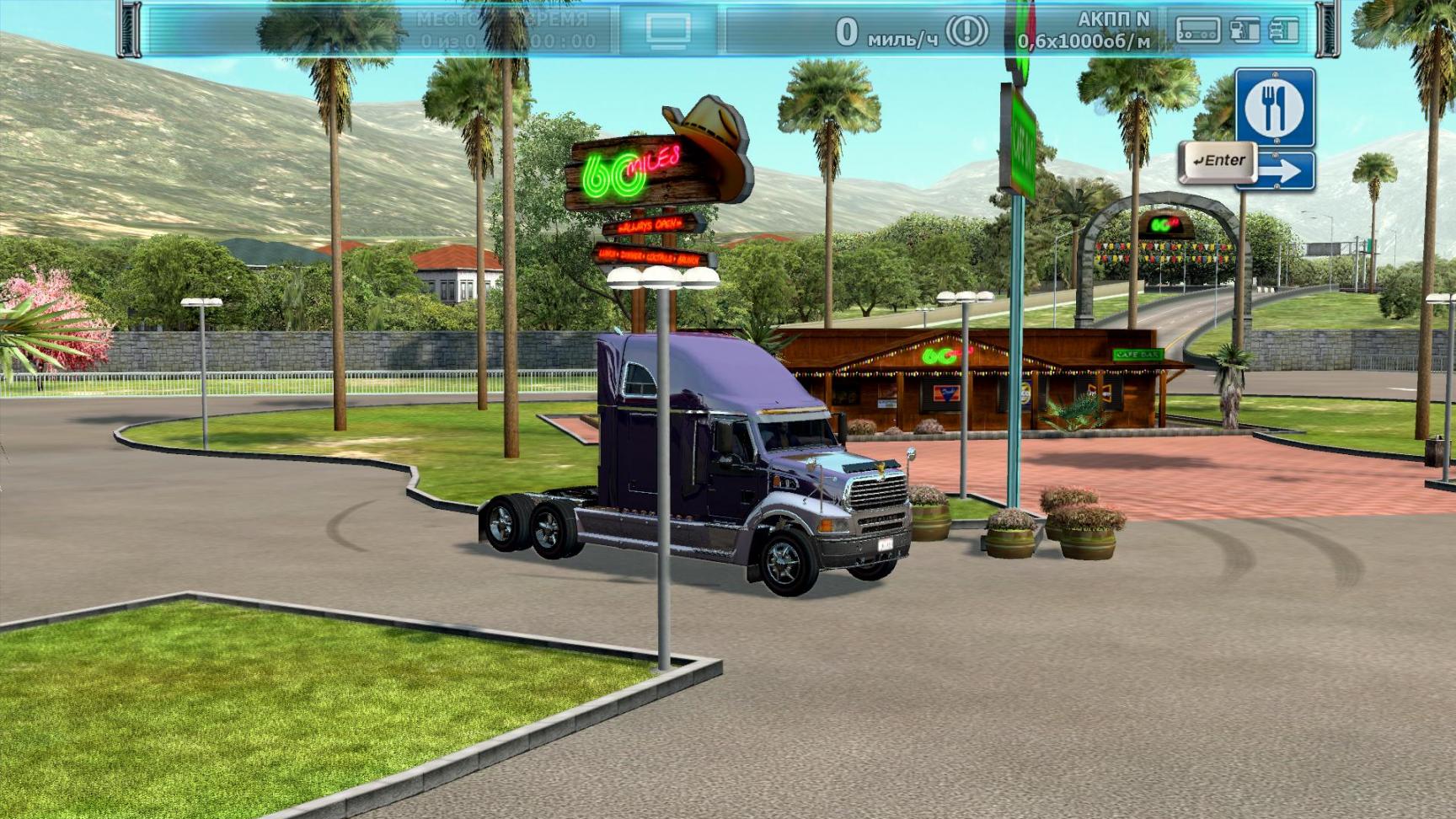Select the fuel pump status icon

pos(1244,31)
